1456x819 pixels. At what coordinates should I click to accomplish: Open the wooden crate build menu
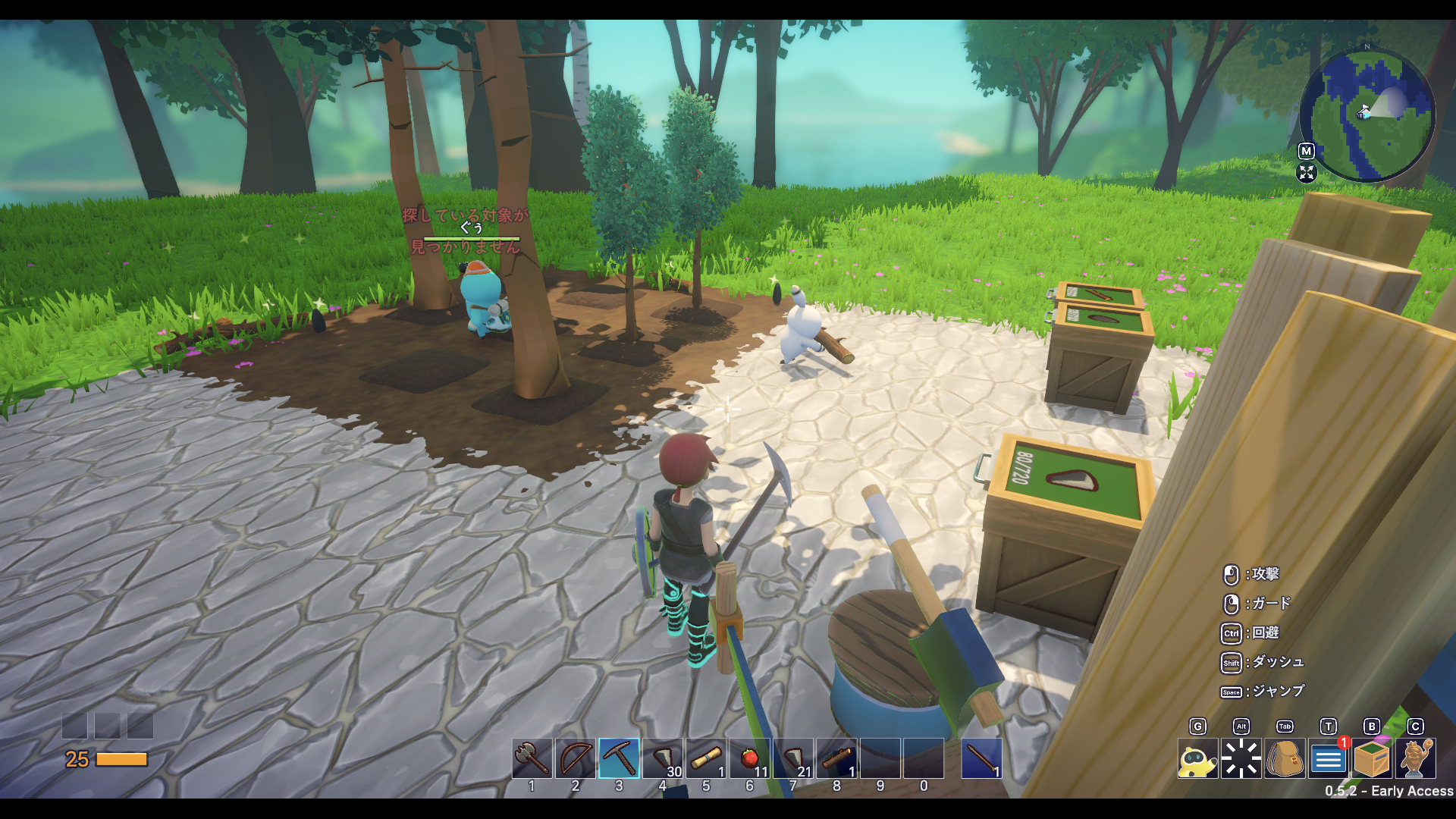[x=1372, y=758]
